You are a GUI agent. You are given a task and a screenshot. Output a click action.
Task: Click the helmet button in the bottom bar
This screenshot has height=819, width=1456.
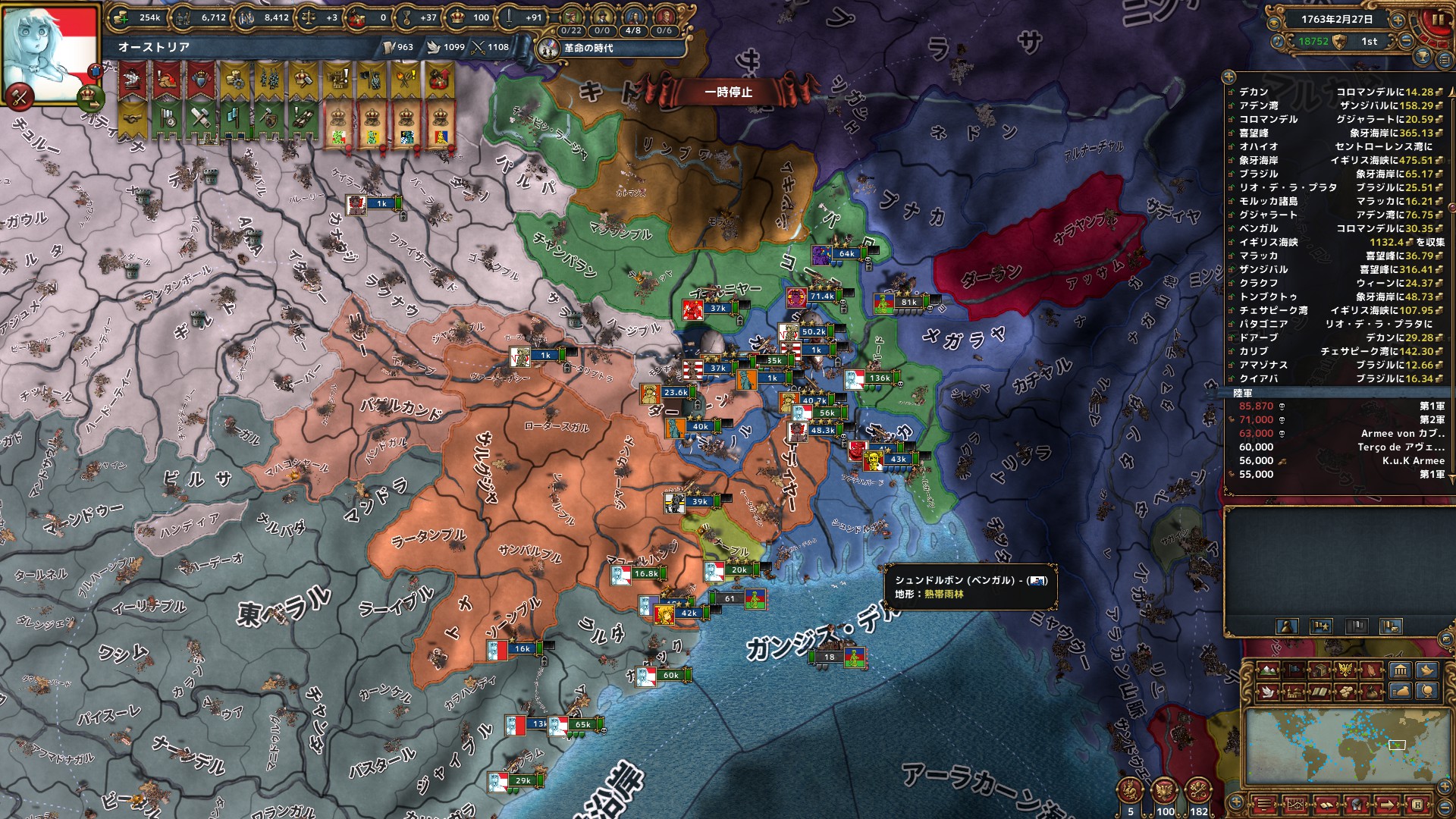(1356, 805)
